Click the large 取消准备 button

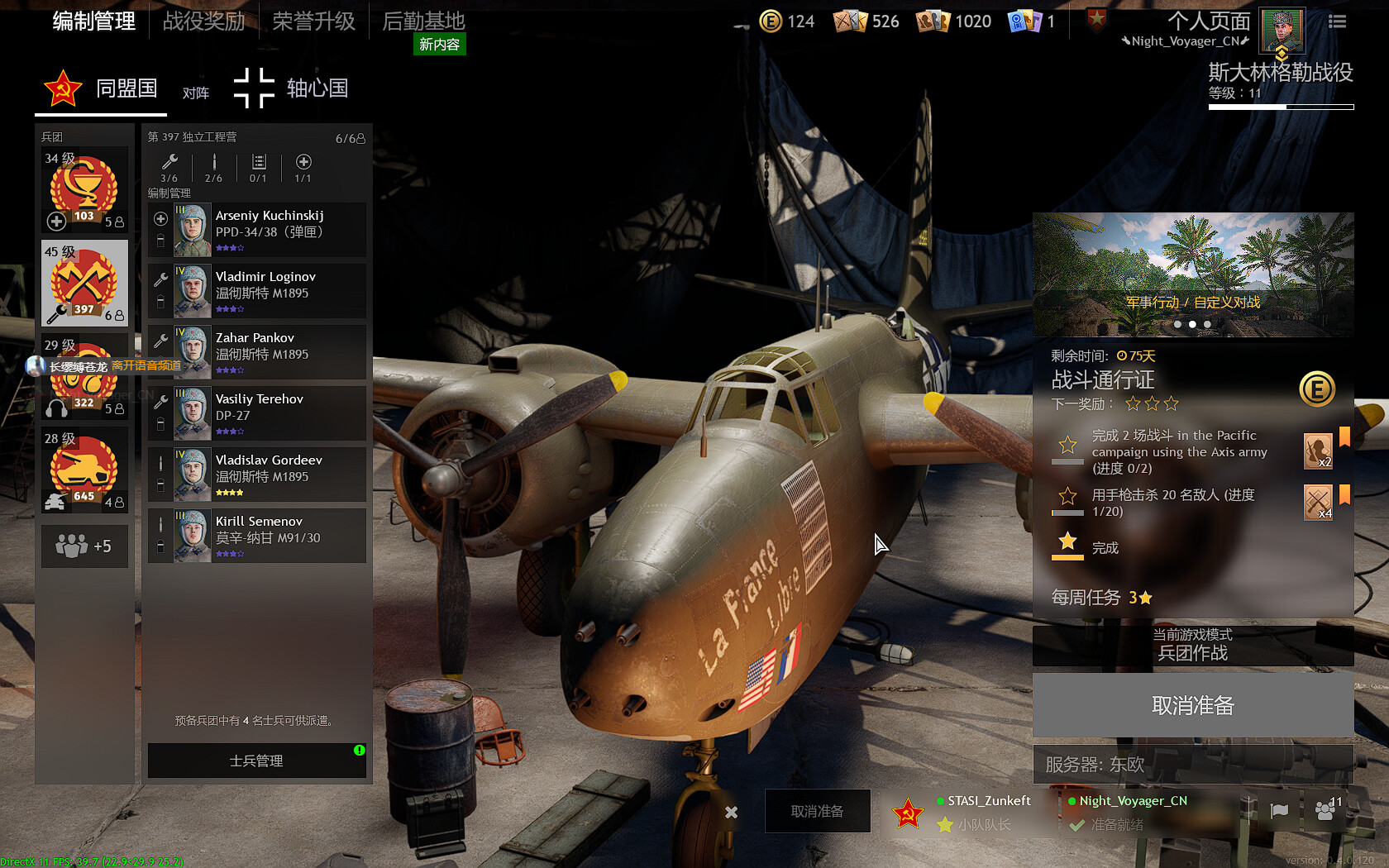1192,705
